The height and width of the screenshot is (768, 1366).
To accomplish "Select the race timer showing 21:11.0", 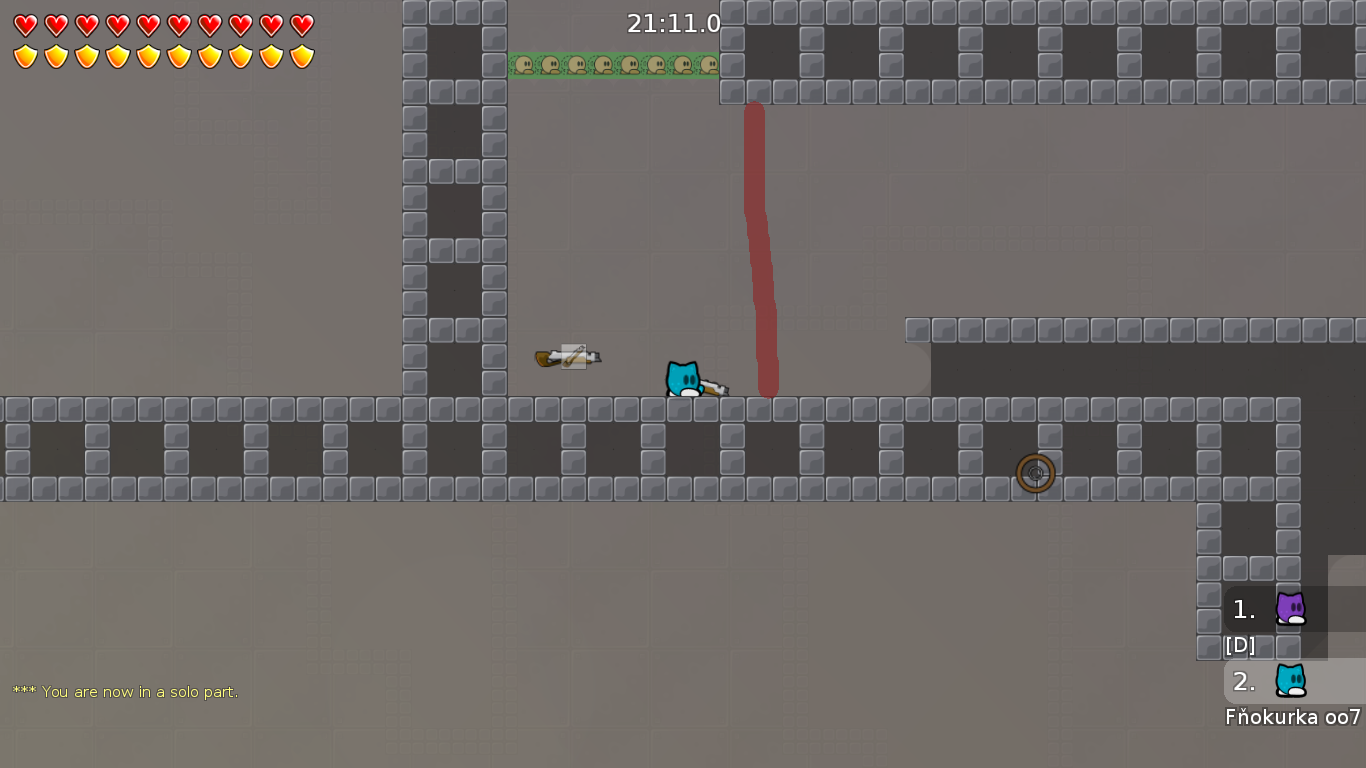I will (x=672, y=25).
